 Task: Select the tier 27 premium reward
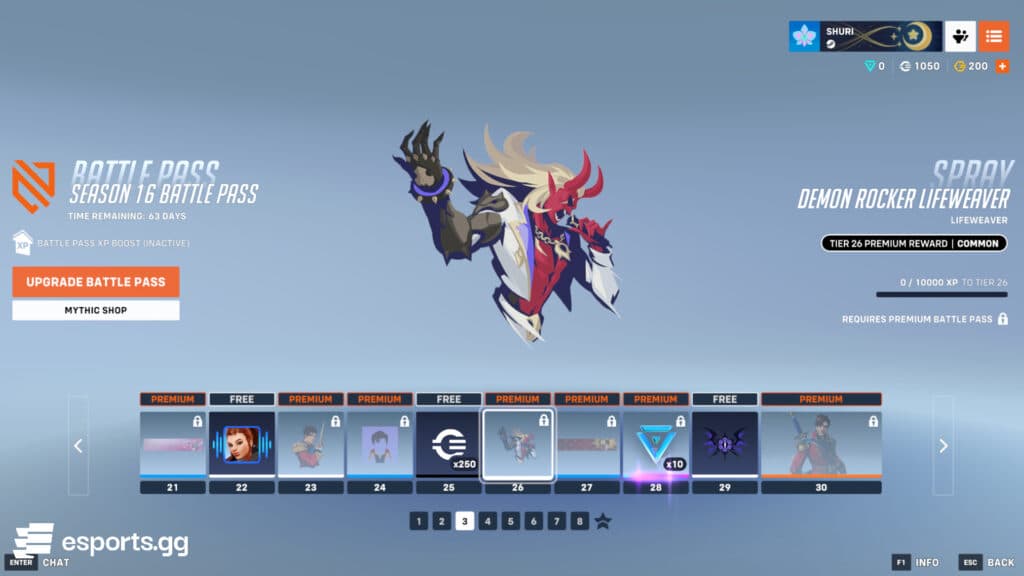(587, 443)
